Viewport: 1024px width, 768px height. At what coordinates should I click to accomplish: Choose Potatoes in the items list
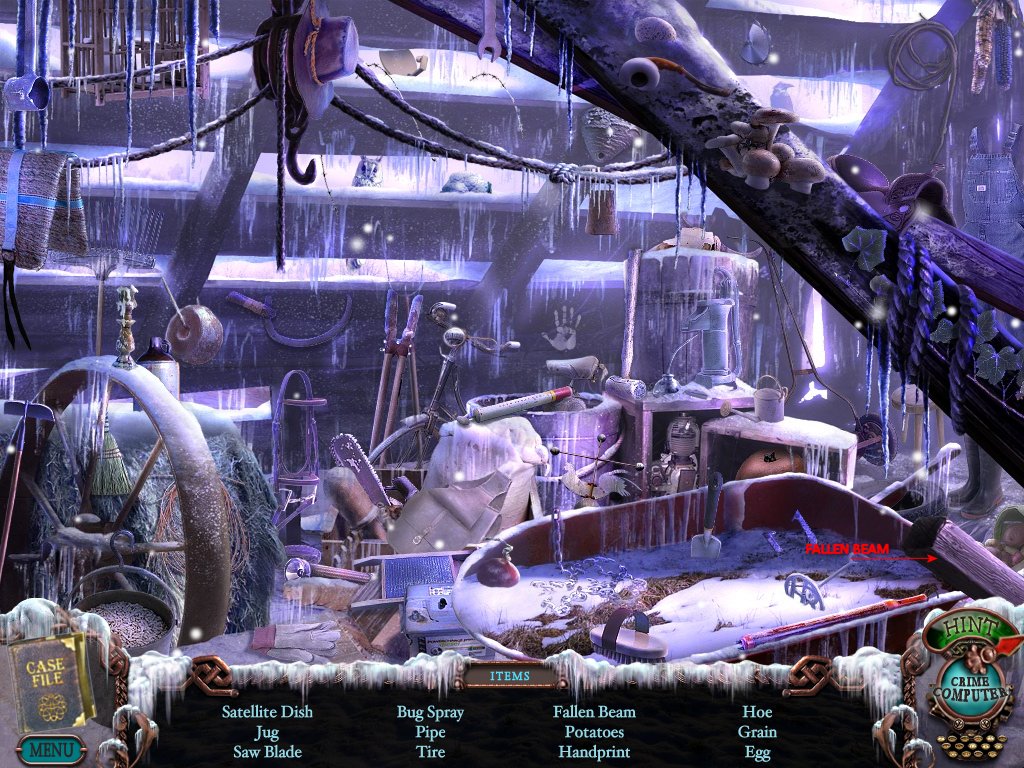(594, 732)
